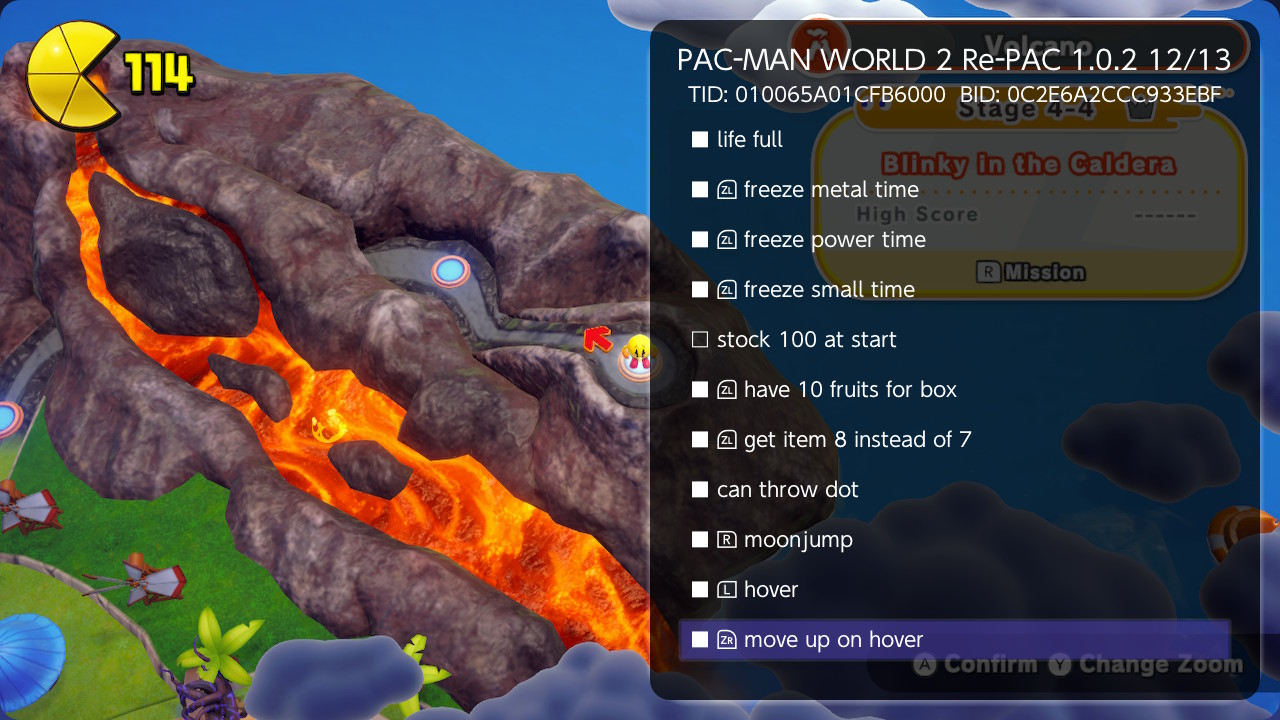This screenshot has height=720, width=1280.
Task: Toggle the 'life full' cheat
Action: pyautogui.click(x=700, y=140)
